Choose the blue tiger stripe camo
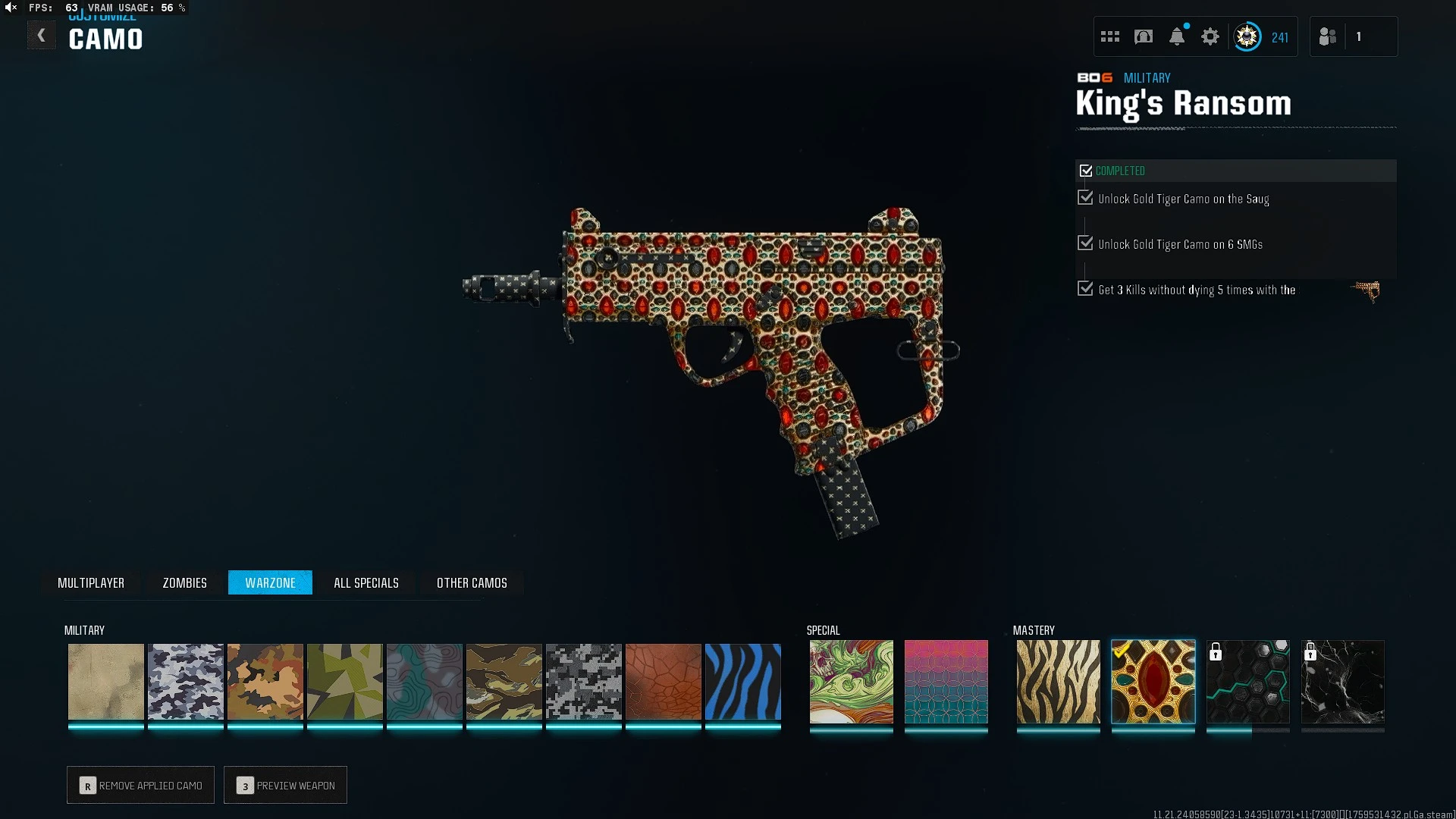Image resolution: width=1456 pixels, height=819 pixels. coord(742,681)
